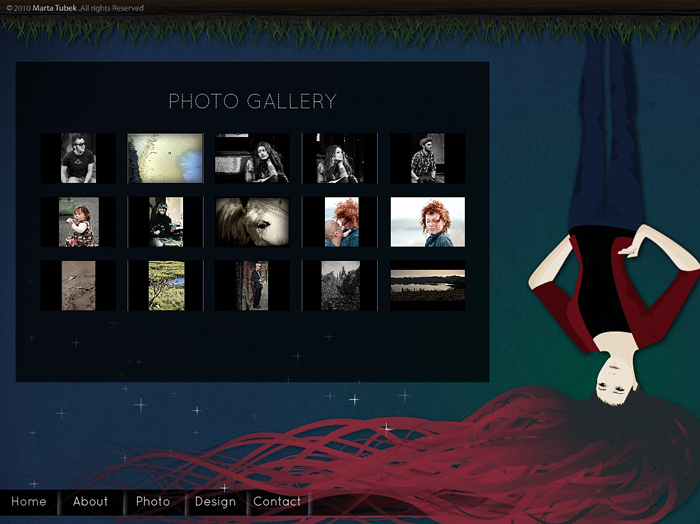Open the redhead woman portrait by the sea
Image resolution: width=700 pixels, height=524 pixels.
(427, 222)
